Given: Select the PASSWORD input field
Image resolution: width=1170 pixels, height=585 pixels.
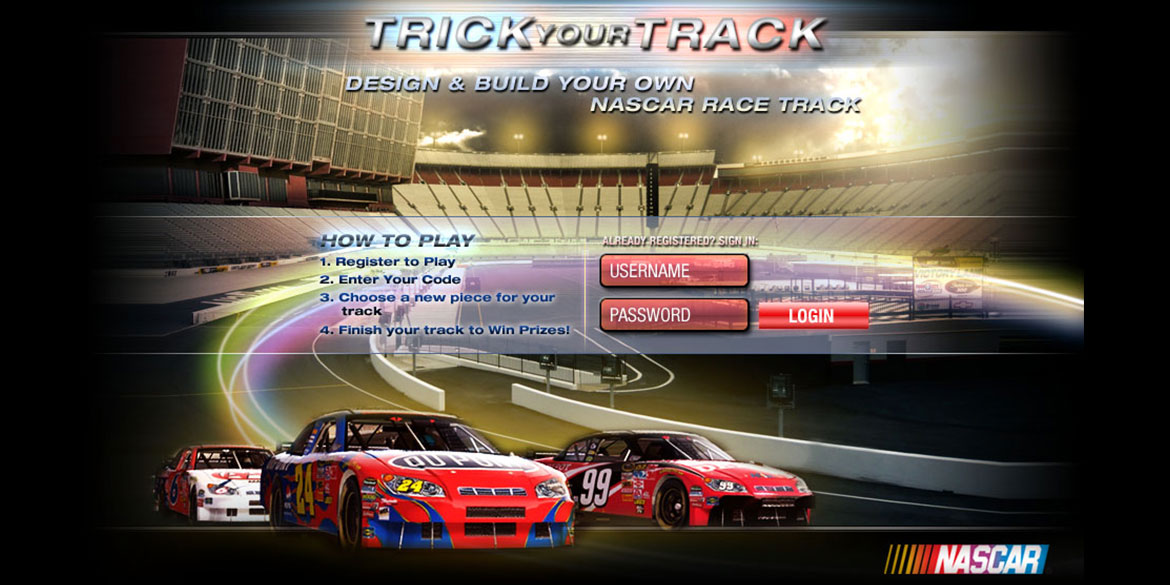Looking at the screenshot, I should [x=674, y=315].
